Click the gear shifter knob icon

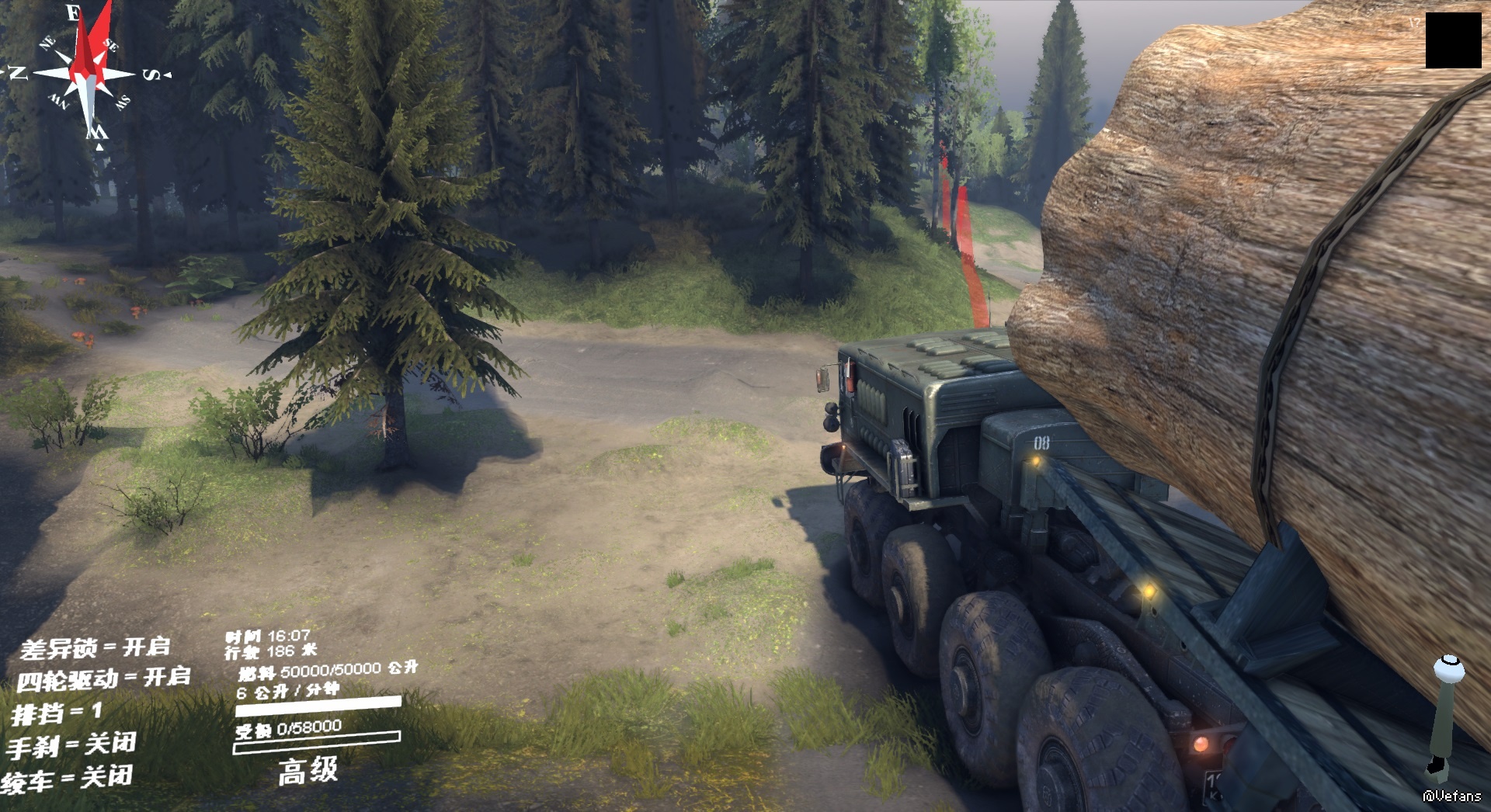click(1448, 670)
